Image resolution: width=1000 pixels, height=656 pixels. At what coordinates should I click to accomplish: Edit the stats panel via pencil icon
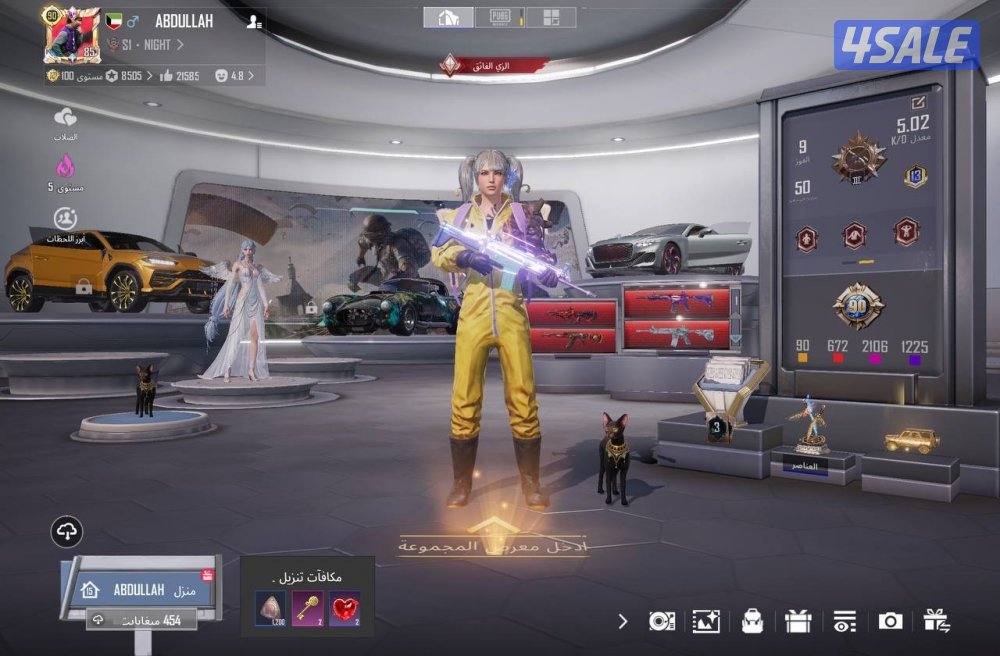click(918, 102)
